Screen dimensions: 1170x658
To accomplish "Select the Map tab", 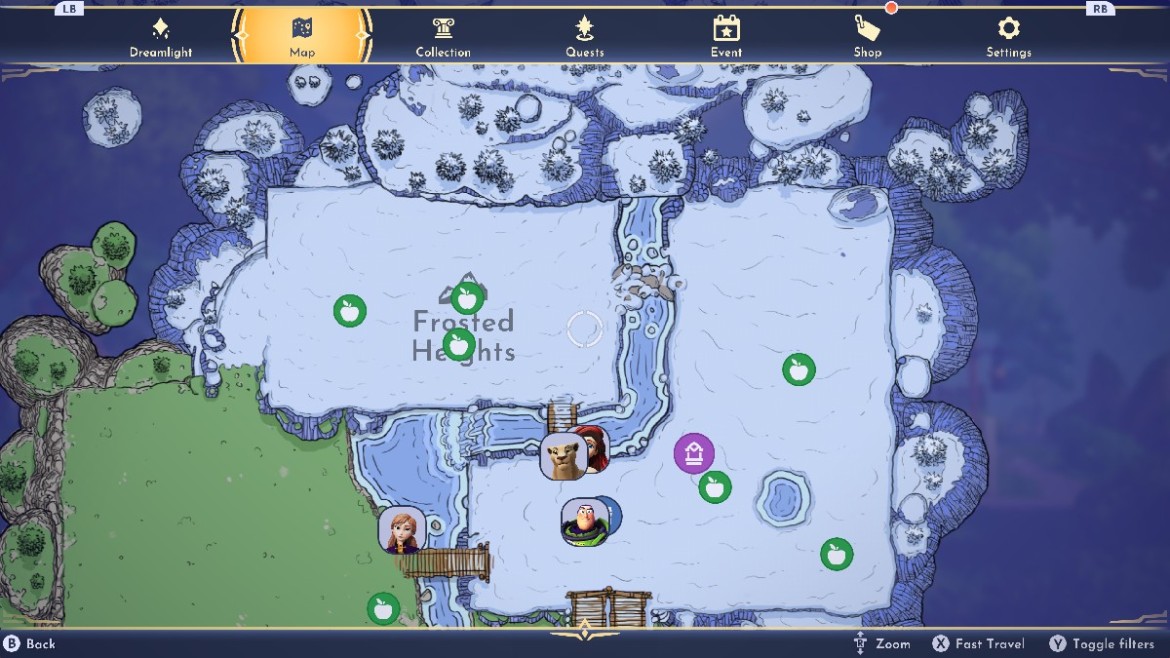I will pos(302,37).
